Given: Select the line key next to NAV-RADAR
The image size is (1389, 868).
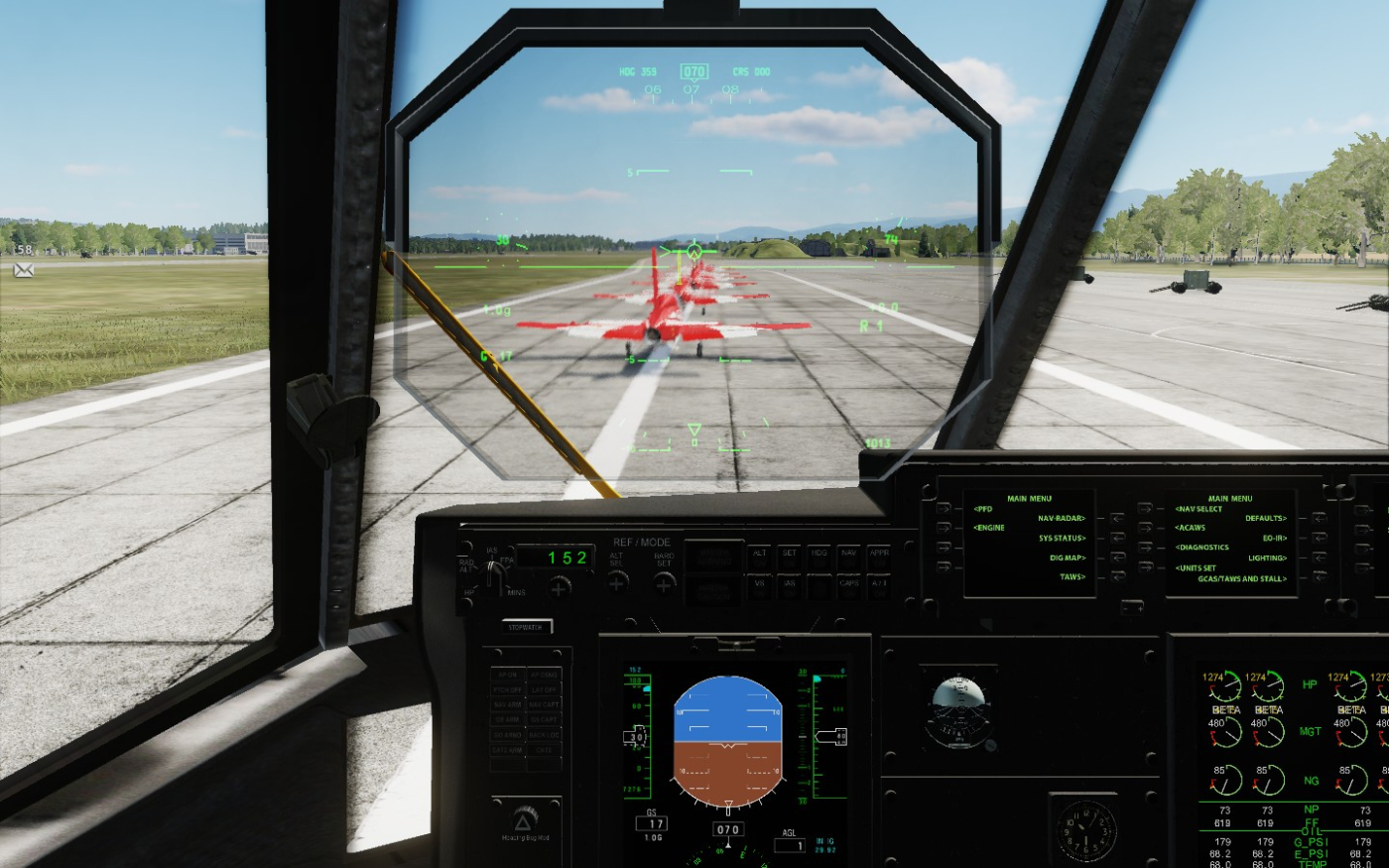Looking at the screenshot, I should pos(1117,518).
